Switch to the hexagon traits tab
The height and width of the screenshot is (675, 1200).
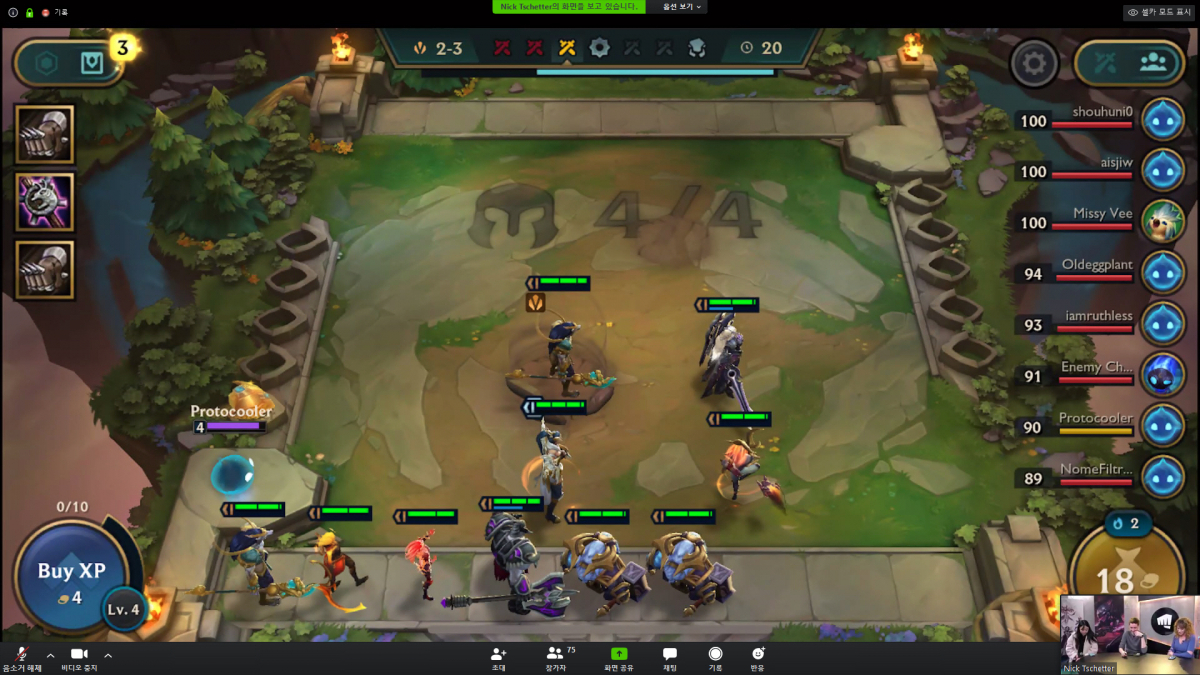point(46,64)
